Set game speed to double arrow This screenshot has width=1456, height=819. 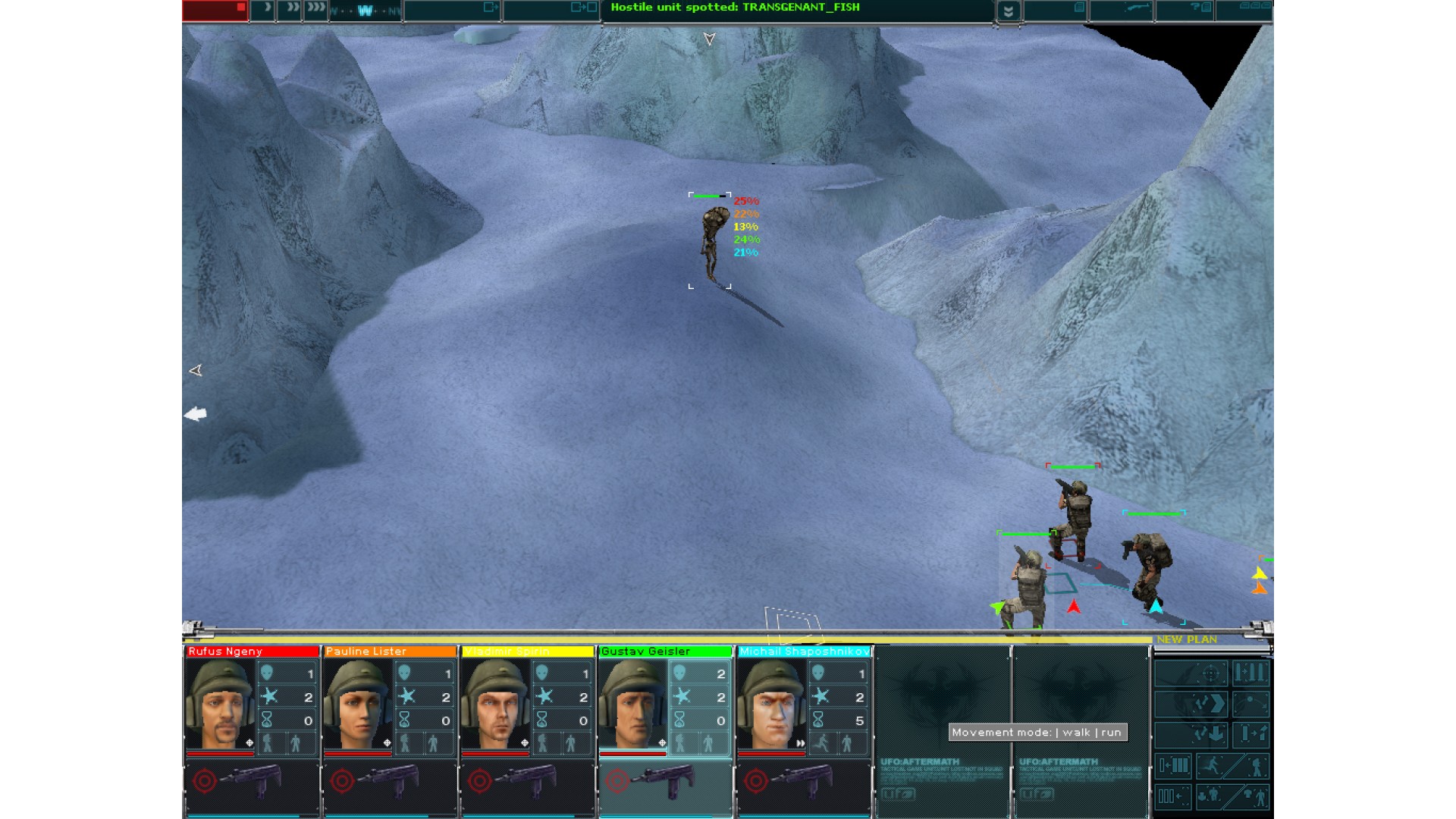[289, 10]
